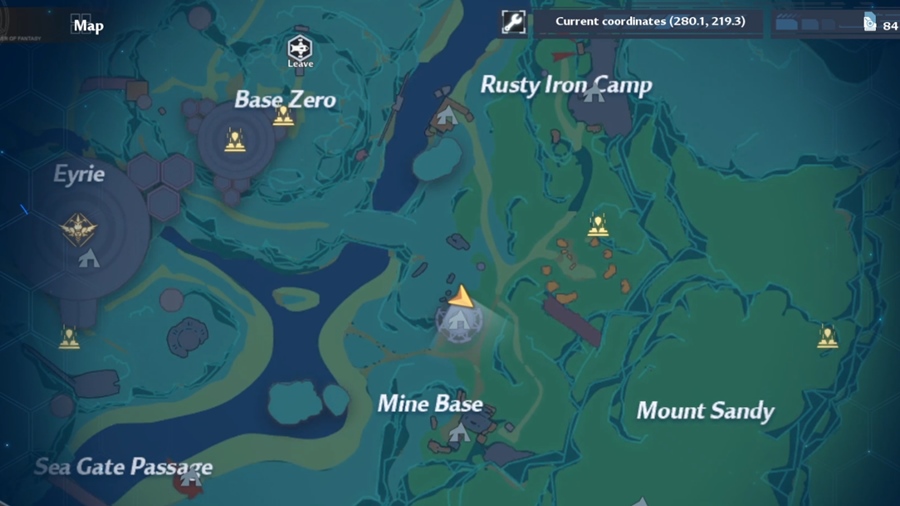Select the Mine Base tent marker
This screenshot has height=506, width=900.
click(458, 433)
